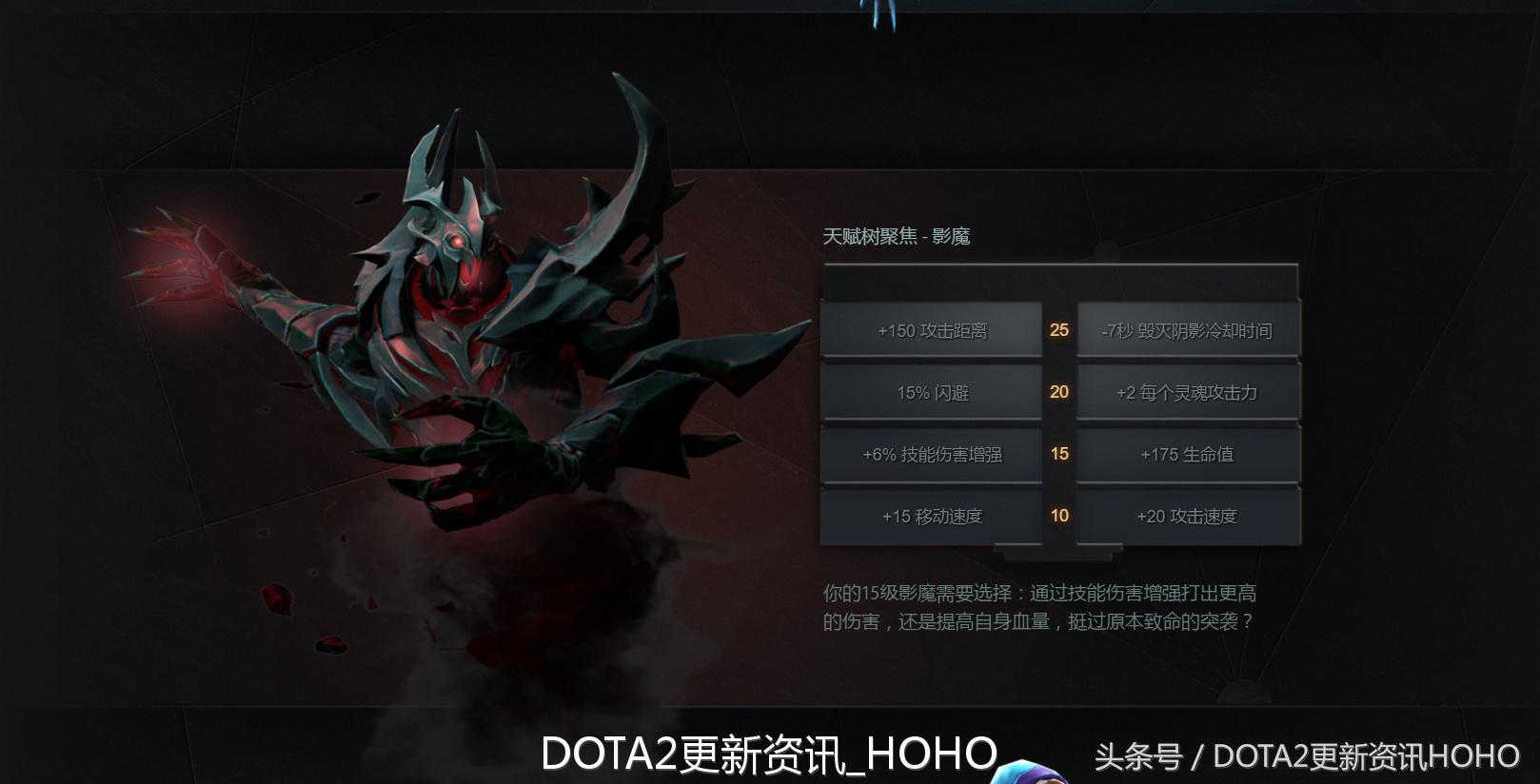This screenshot has width=1540, height=784.
Task: Select the +15 移动速度 talent
Action: point(931,516)
